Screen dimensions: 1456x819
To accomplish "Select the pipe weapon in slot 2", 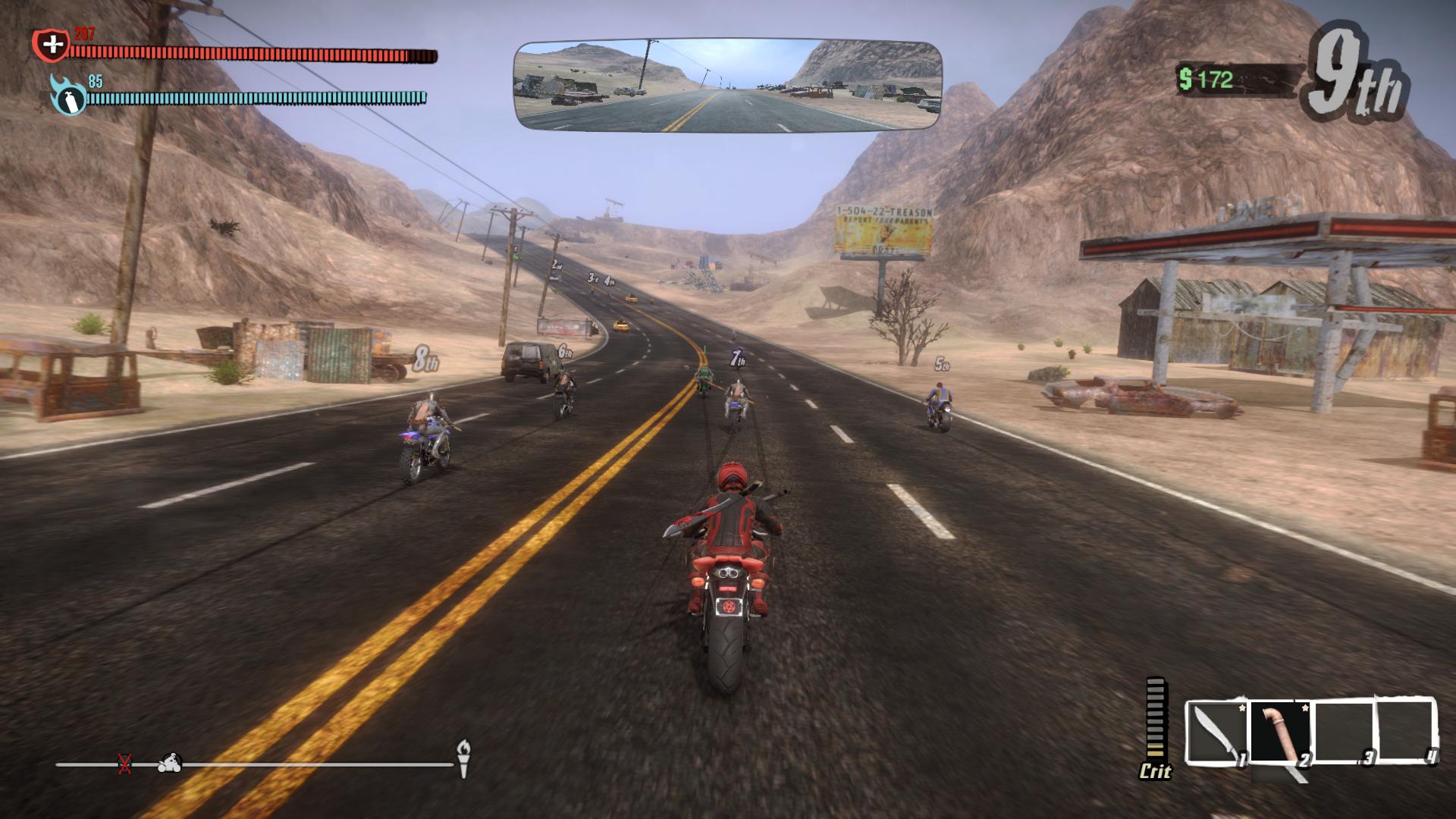I will [x=1281, y=732].
